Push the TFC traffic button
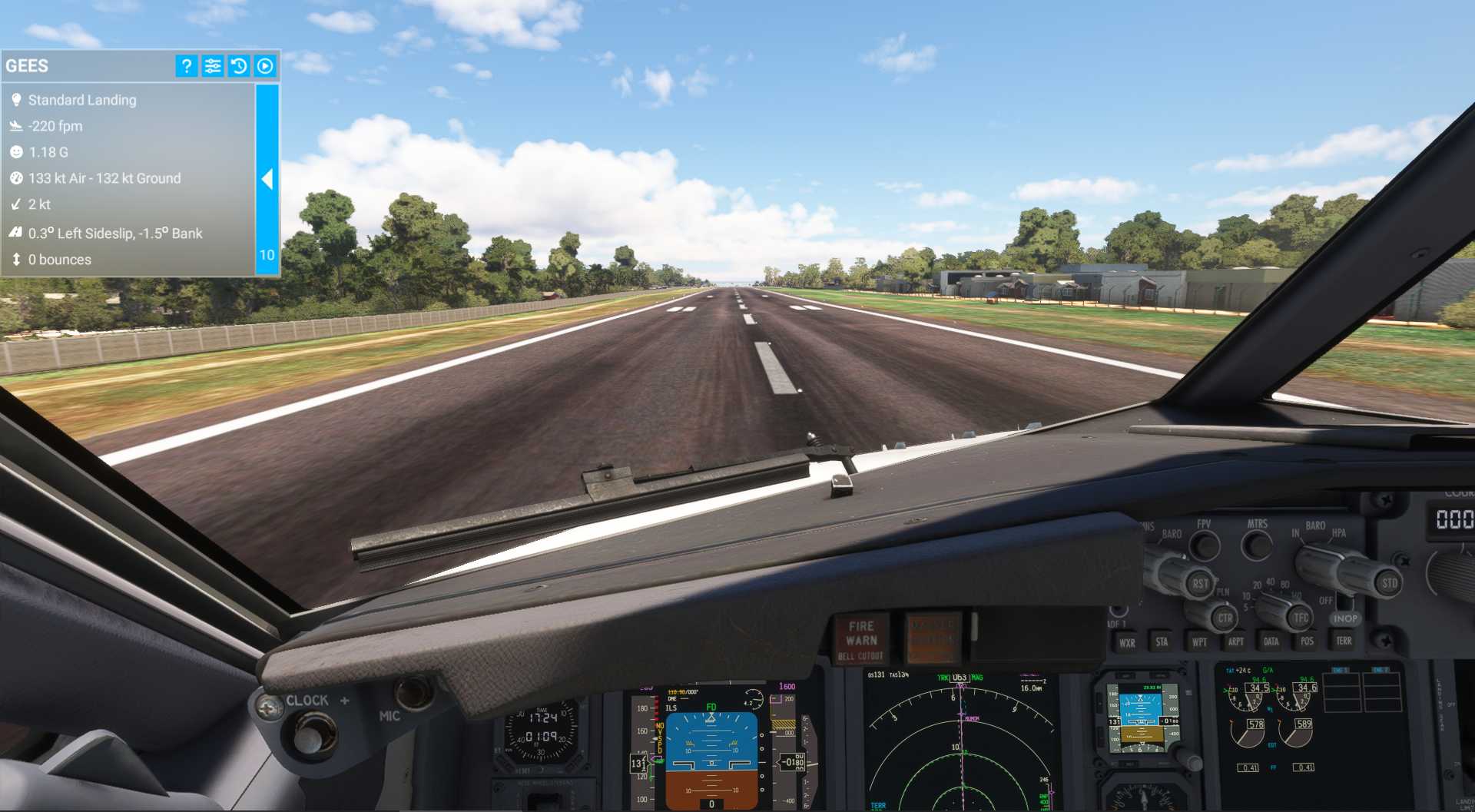The width and height of the screenshot is (1475, 812). tap(1301, 617)
